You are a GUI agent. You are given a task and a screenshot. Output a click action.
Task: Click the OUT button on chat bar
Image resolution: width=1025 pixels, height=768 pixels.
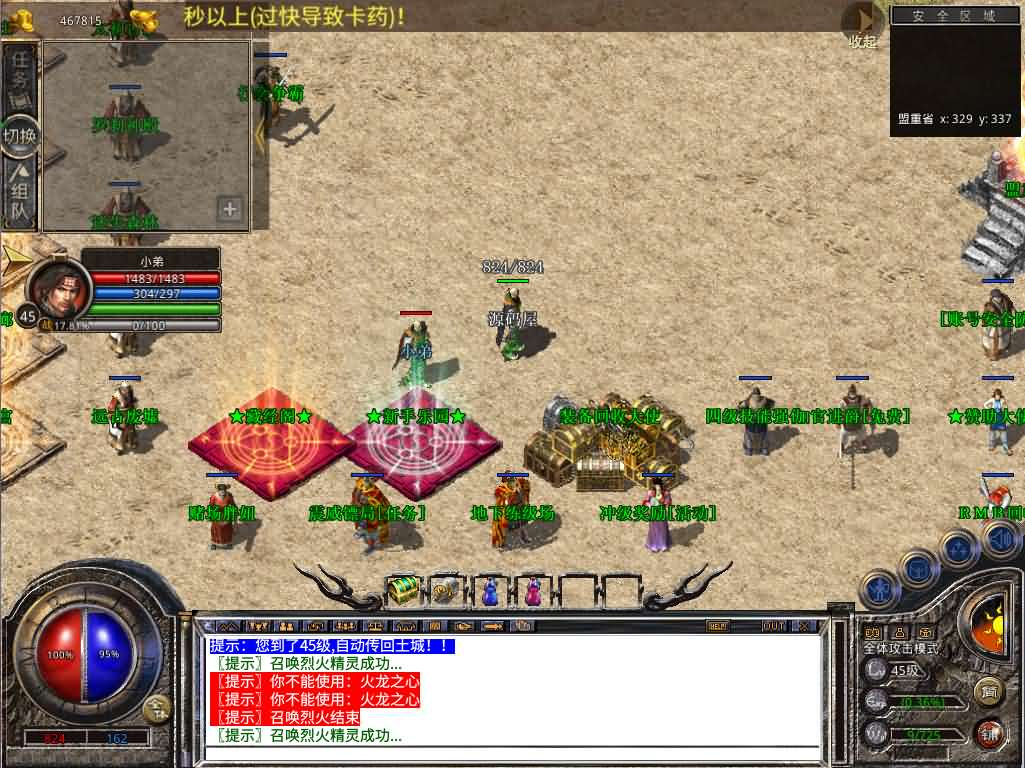[773, 626]
